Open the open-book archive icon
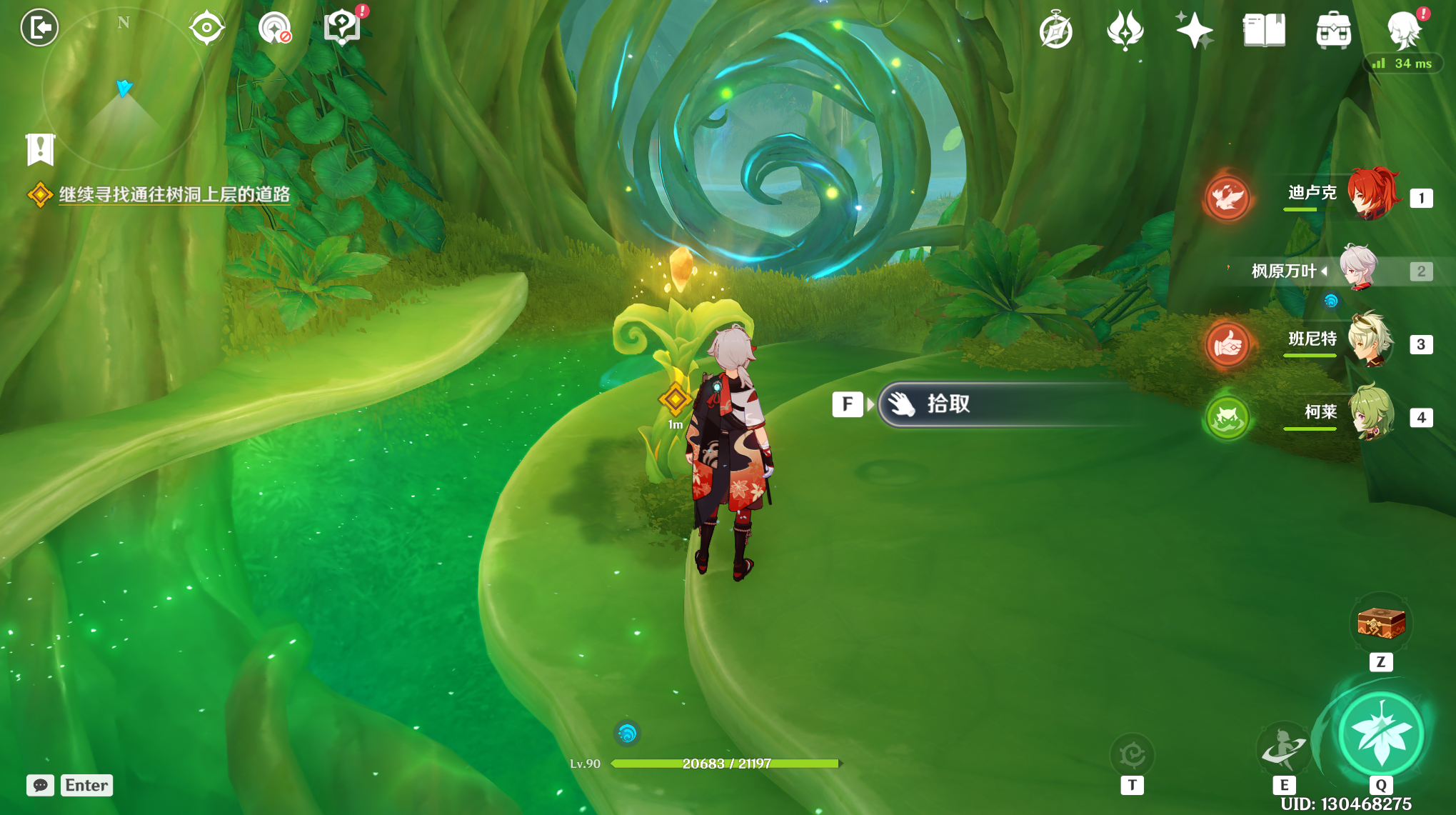The width and height of the screenshot is (1456, 815). tap(1264, 31)
